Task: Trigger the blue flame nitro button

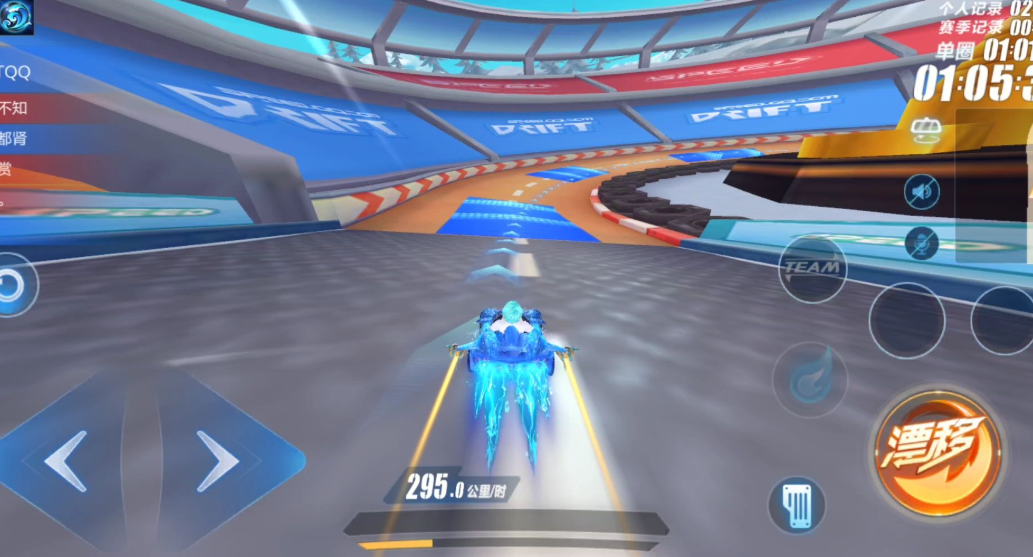Action: tap(809, 380)
